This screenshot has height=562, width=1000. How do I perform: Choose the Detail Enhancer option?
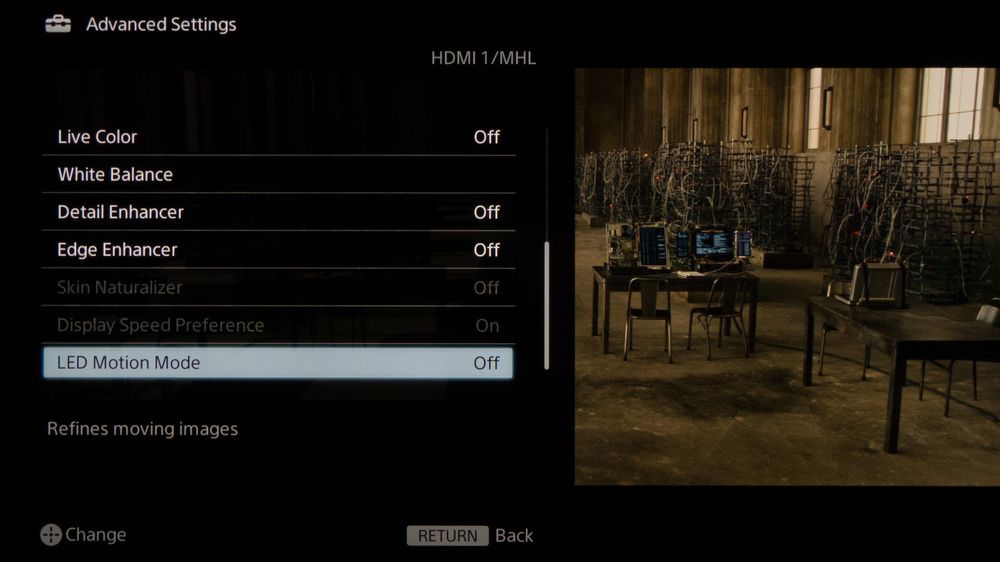point(278,212)
